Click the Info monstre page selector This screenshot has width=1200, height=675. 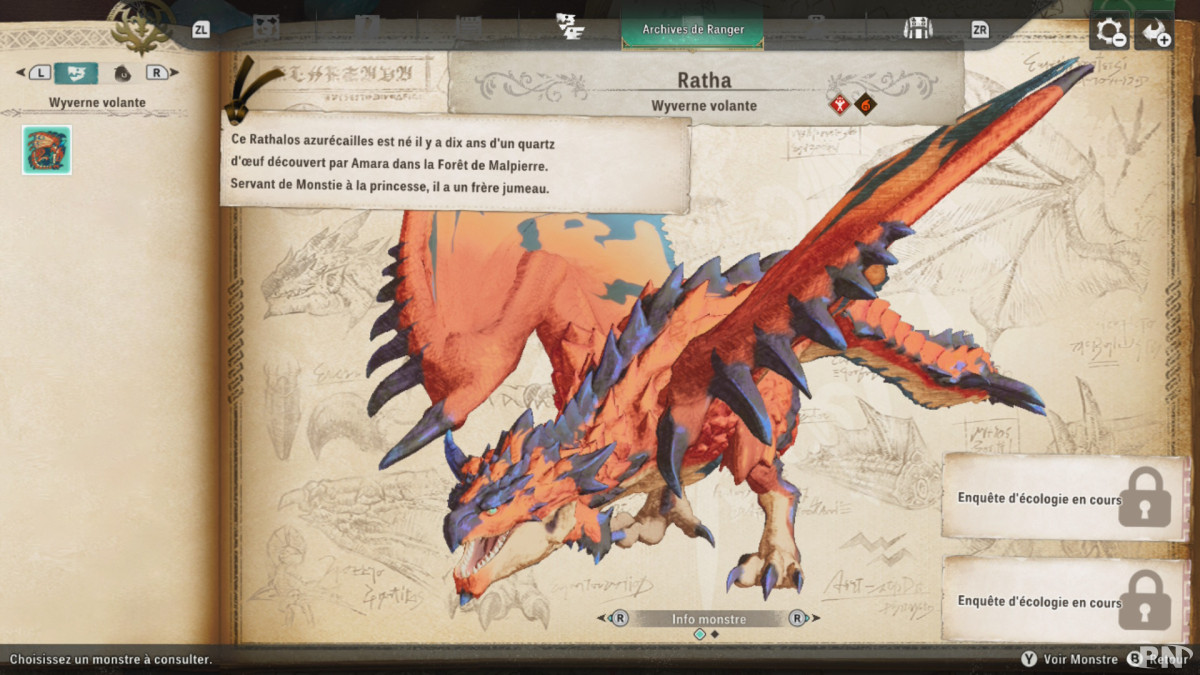708,619
